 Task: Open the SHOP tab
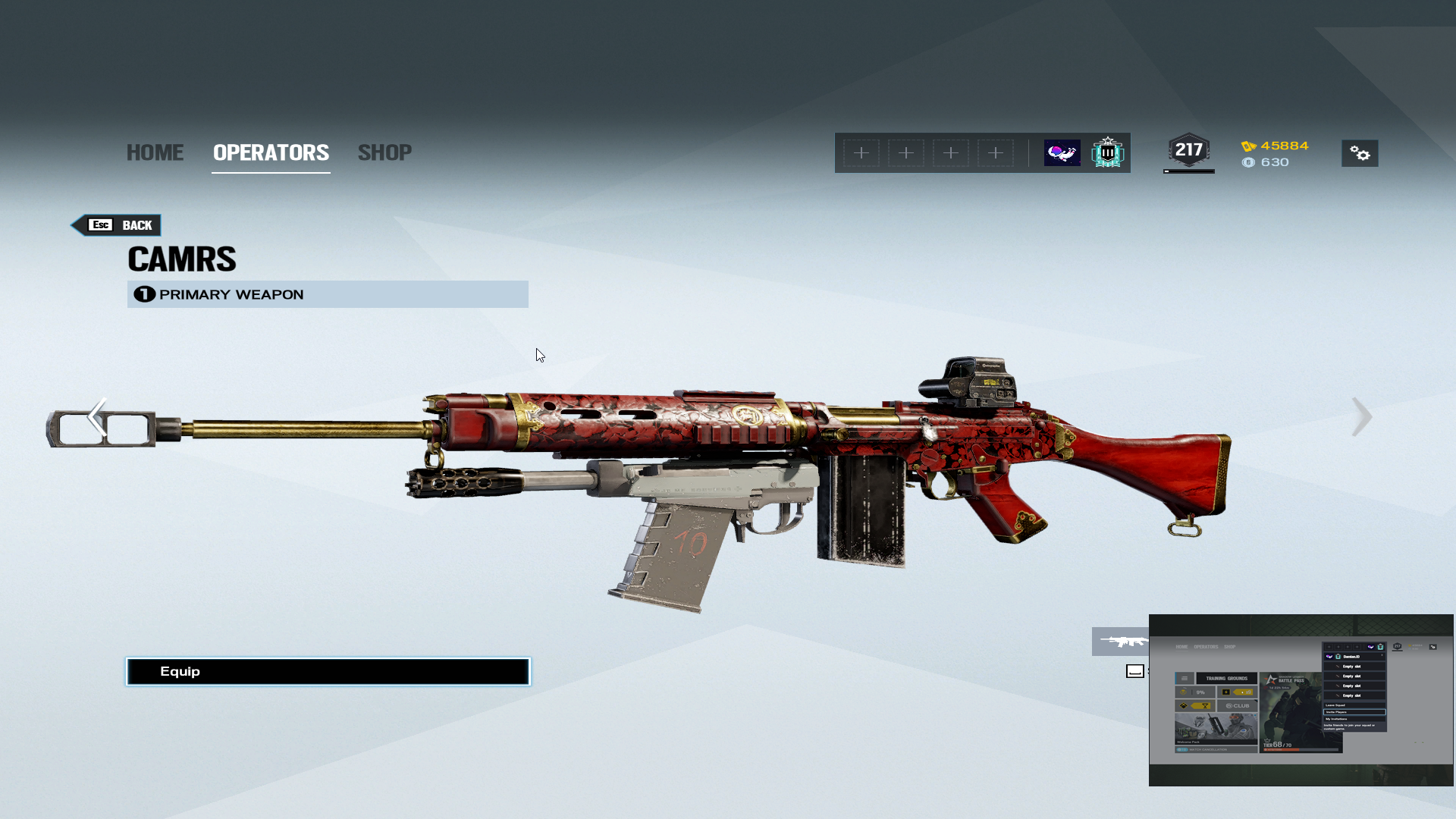pos(384,152)
